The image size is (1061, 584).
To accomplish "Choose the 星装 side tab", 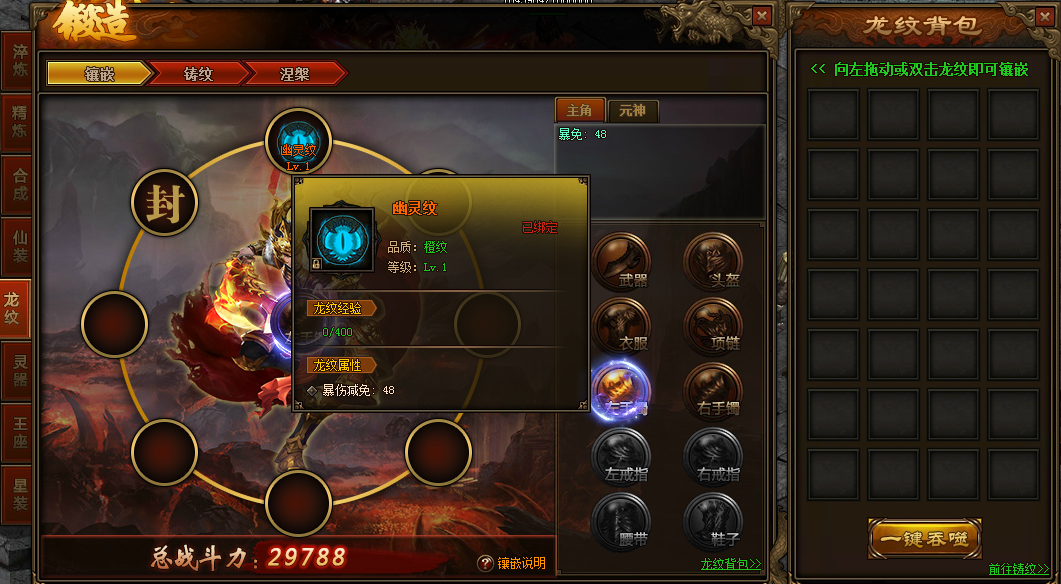I will point(18,494).
